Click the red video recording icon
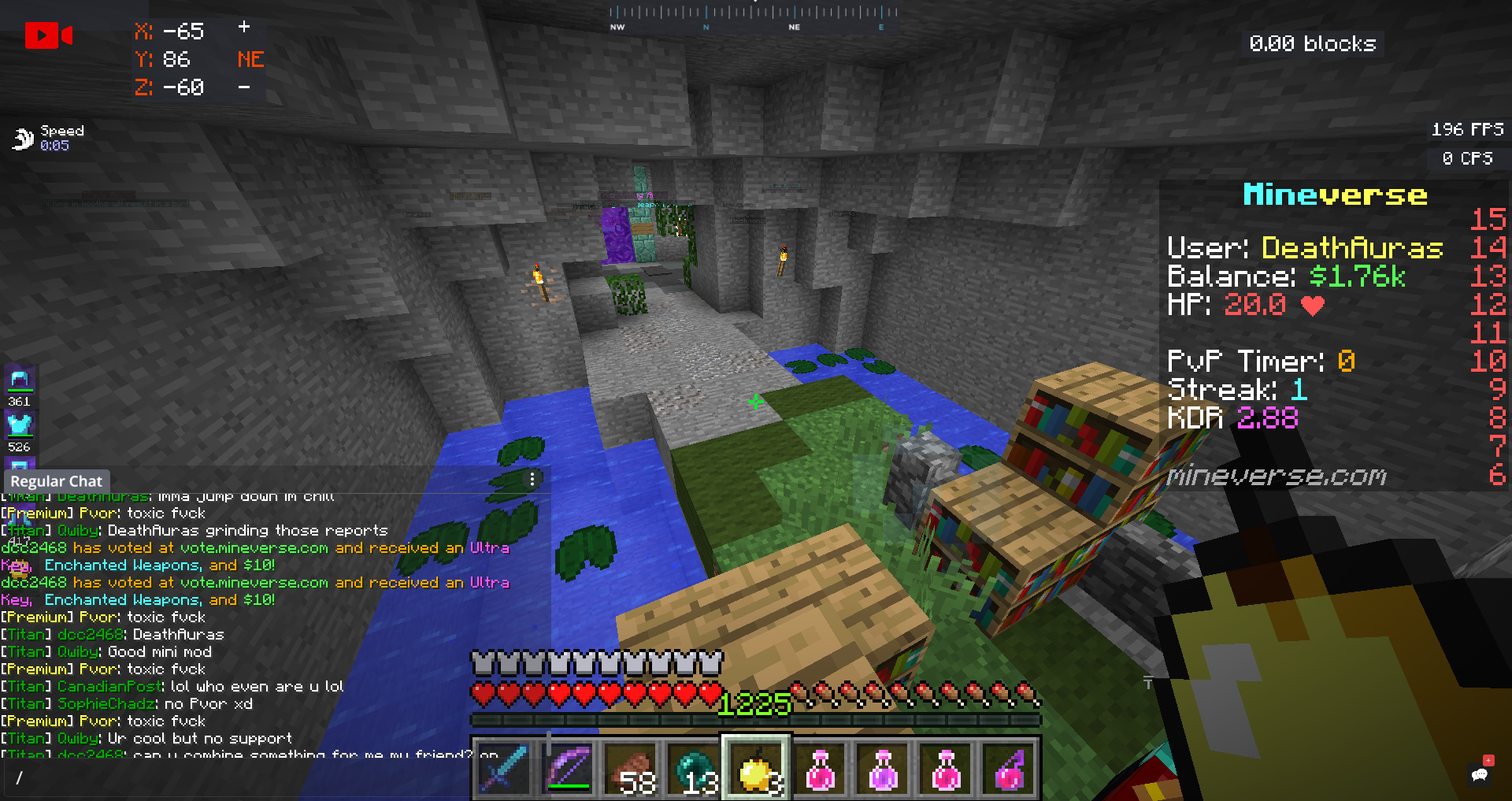This screenshot has height=801, width=1512. point(48,35)
